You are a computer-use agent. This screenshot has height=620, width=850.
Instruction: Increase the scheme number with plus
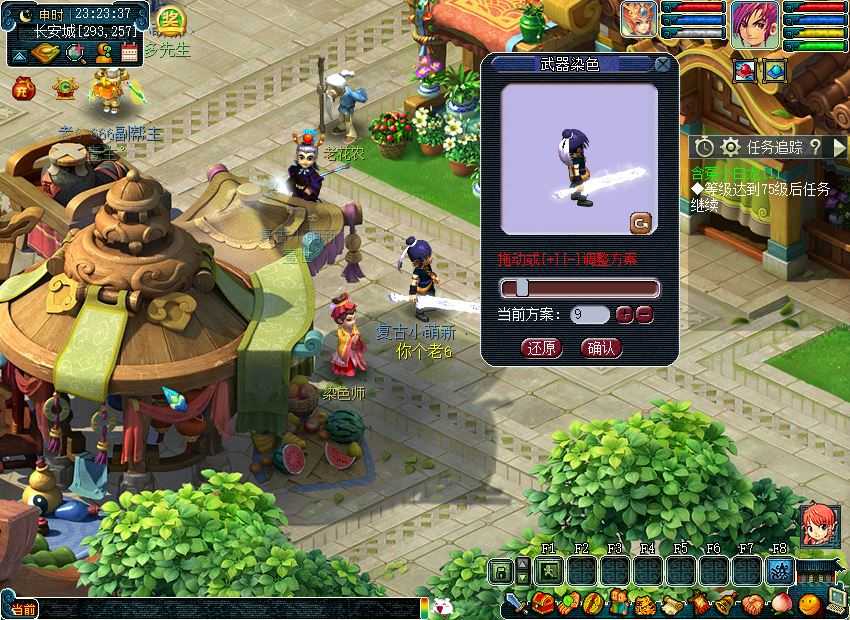pos(625,314)
